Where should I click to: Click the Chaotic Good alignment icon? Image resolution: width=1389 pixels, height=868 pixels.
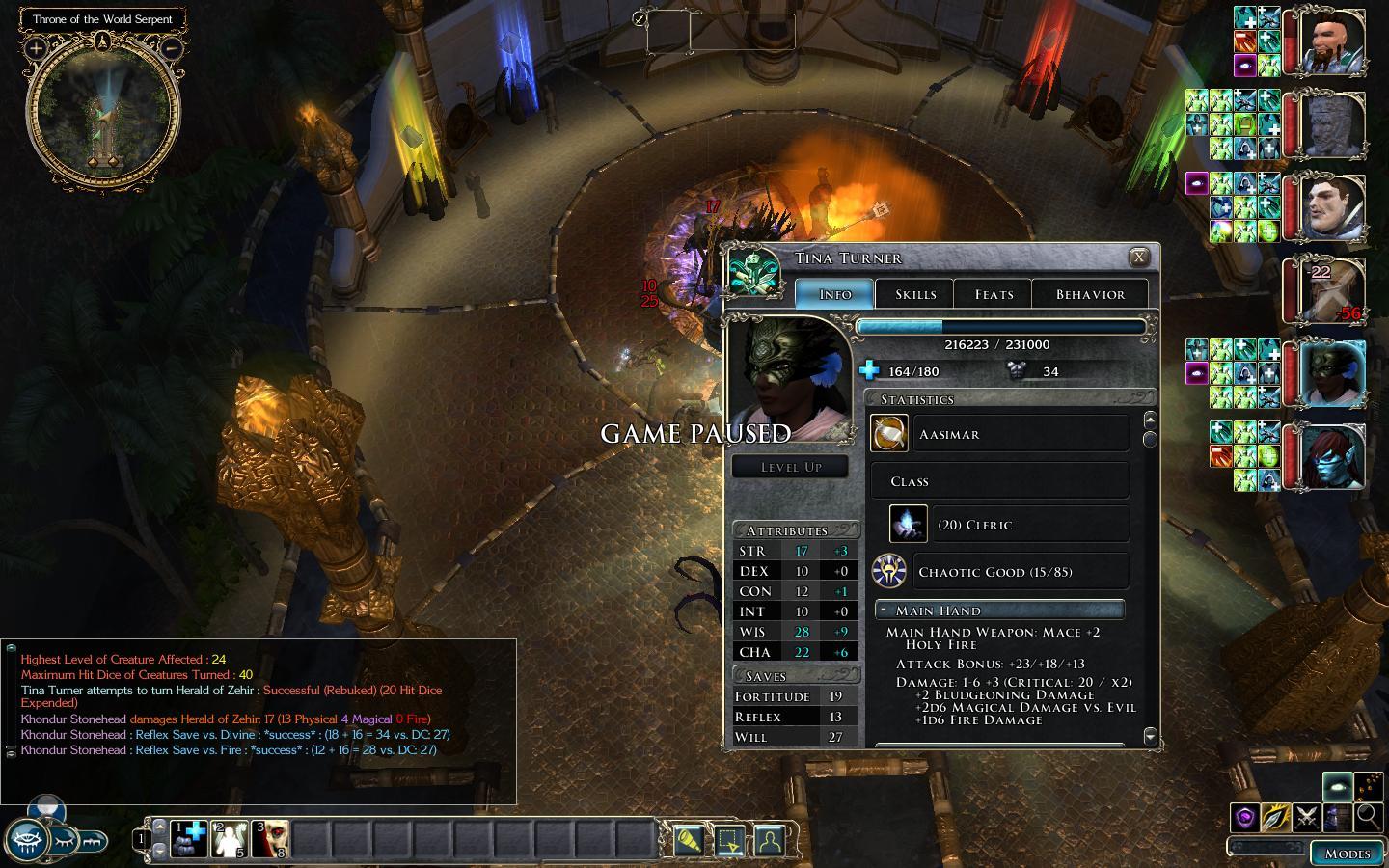point(887,571)
